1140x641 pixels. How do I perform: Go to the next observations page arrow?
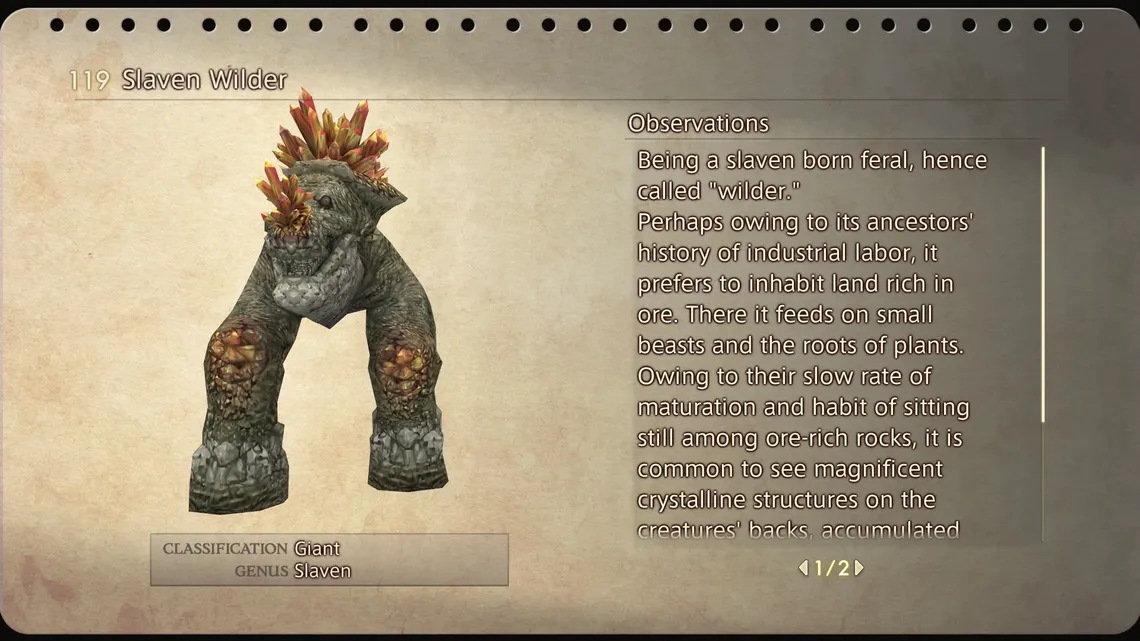tap(859, 568)
